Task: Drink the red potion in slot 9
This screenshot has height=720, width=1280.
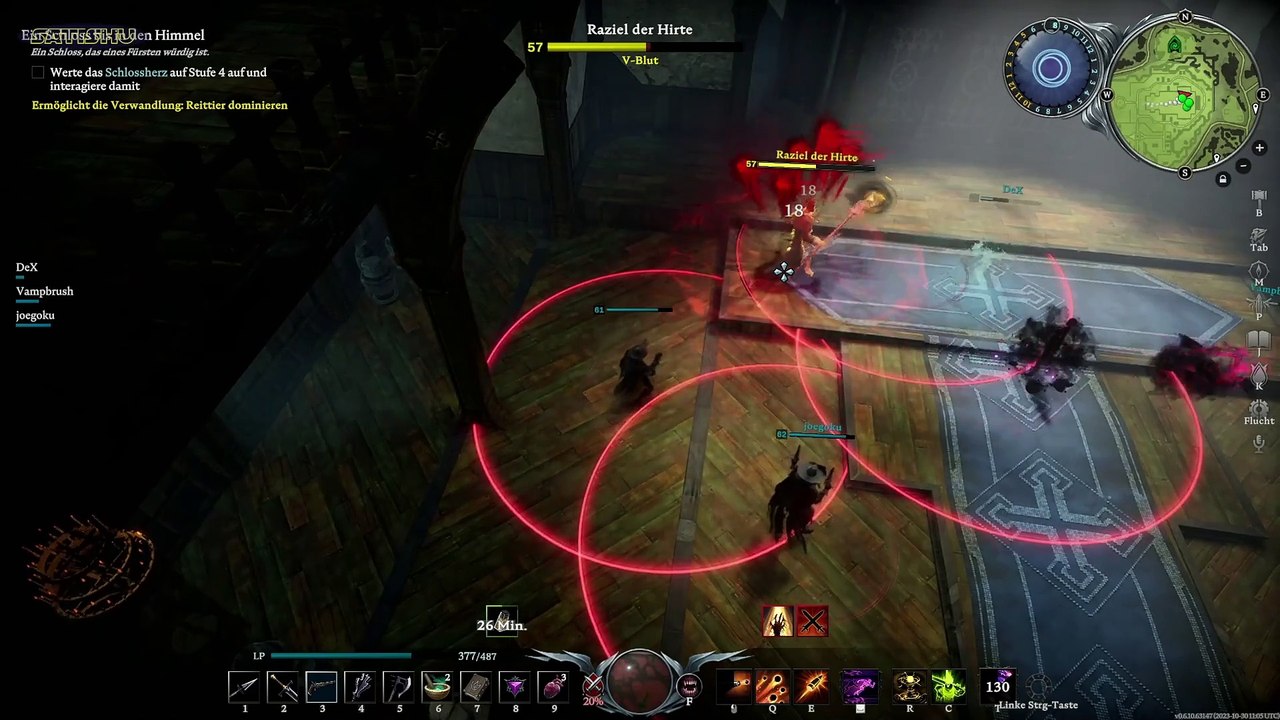Action: click(x=553, y=687)
